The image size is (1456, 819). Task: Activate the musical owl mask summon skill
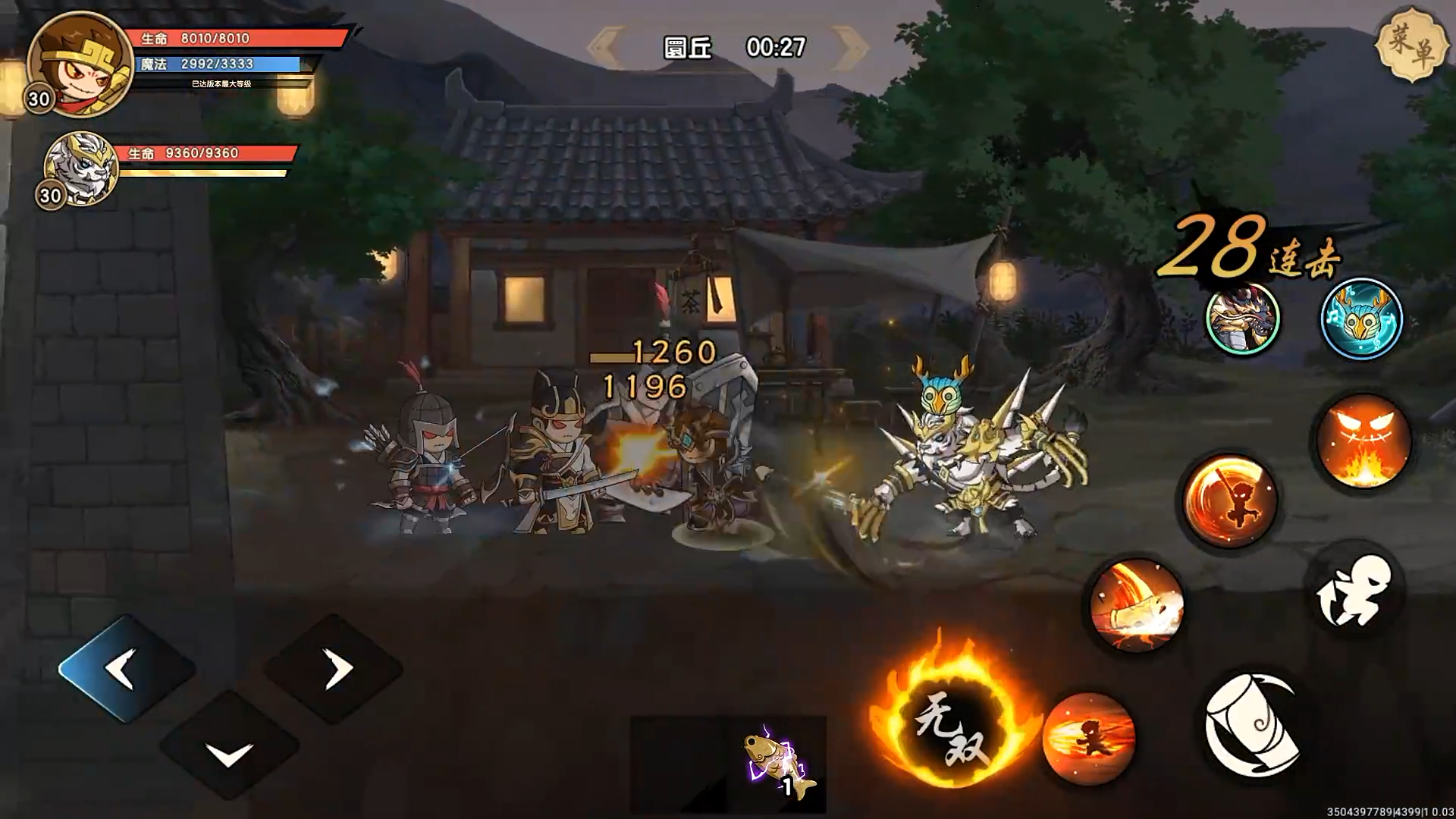point(1361,318)
